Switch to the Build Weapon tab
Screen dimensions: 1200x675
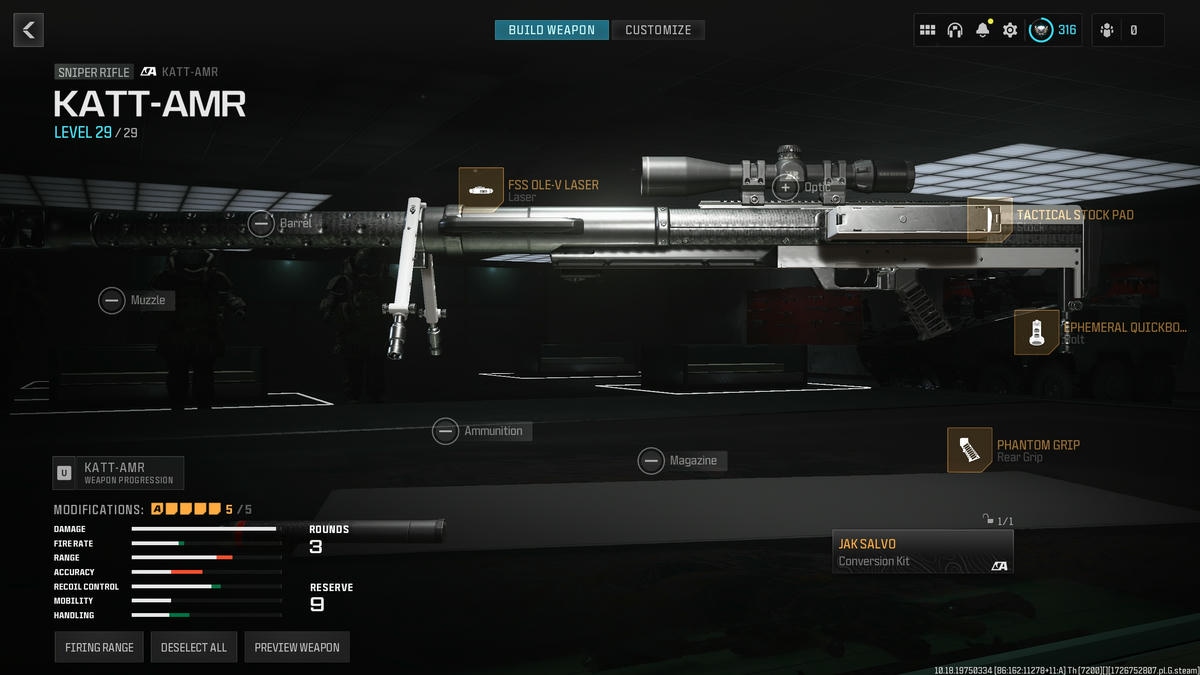551,30
